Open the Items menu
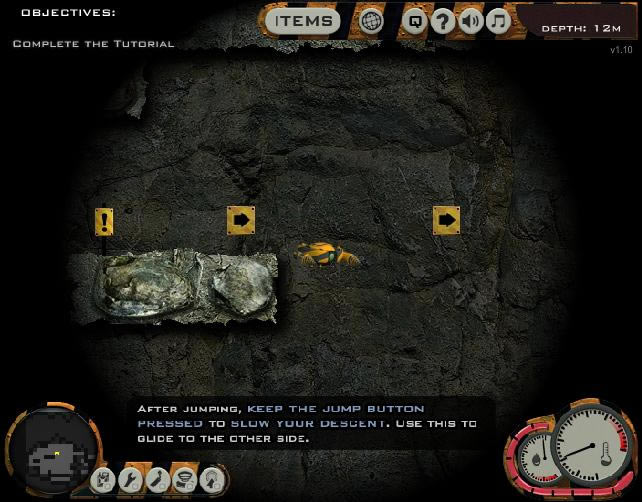 (x=304, y=21)
